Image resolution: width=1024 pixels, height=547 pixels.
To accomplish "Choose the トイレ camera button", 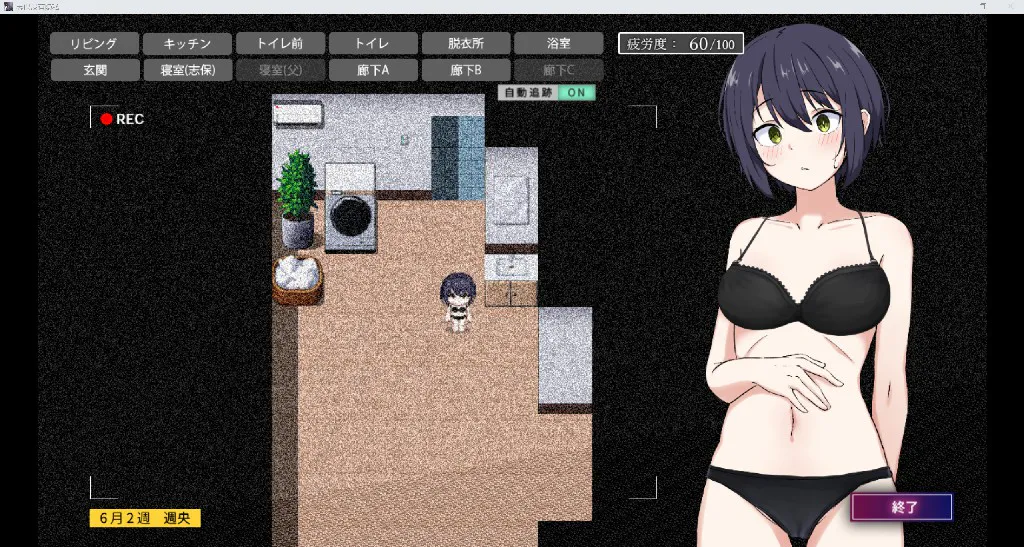I will [x=373, y=44].
